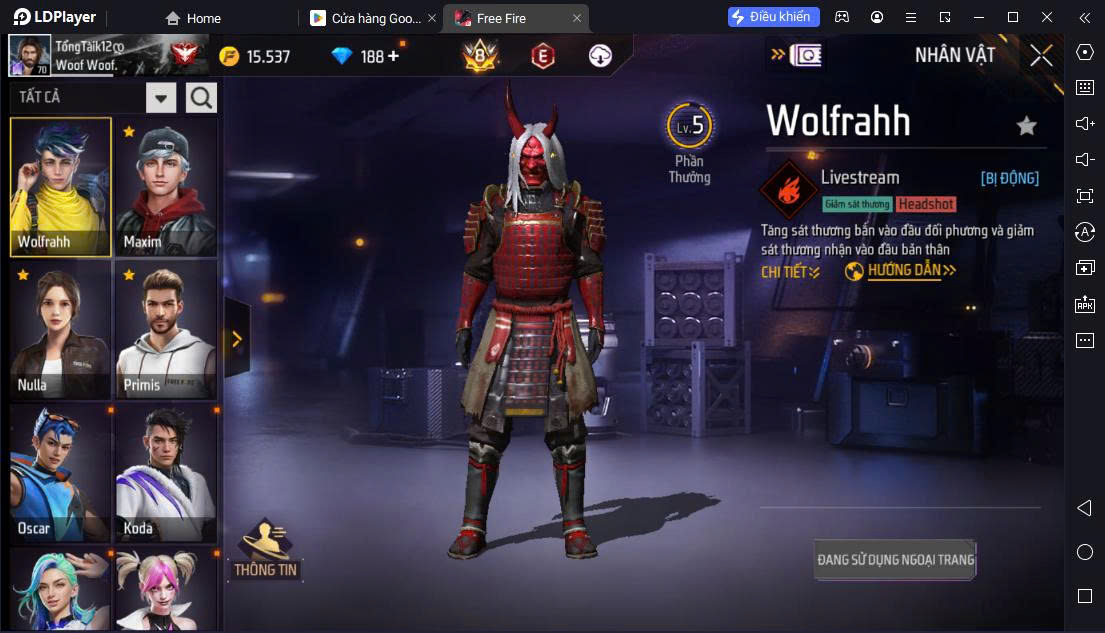Close the NHÂN VẬT character screen
Screen dimensions: 1105x633
[x=1041, y=55]
